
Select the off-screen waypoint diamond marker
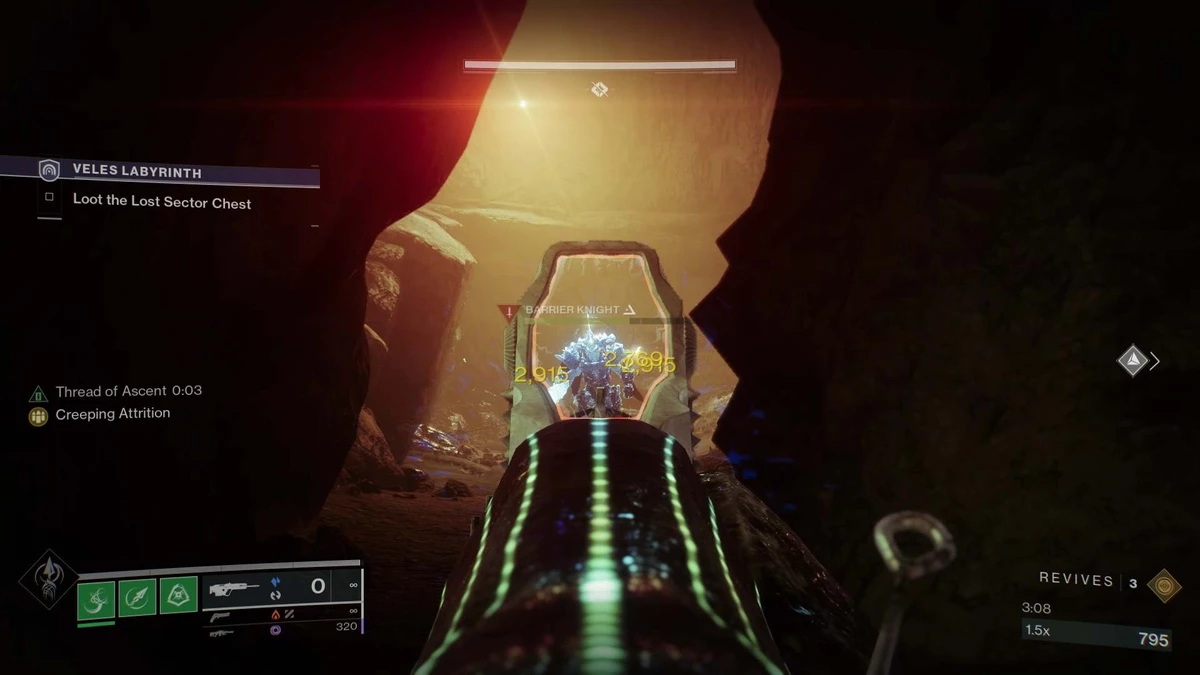[x=1133, y=360]
